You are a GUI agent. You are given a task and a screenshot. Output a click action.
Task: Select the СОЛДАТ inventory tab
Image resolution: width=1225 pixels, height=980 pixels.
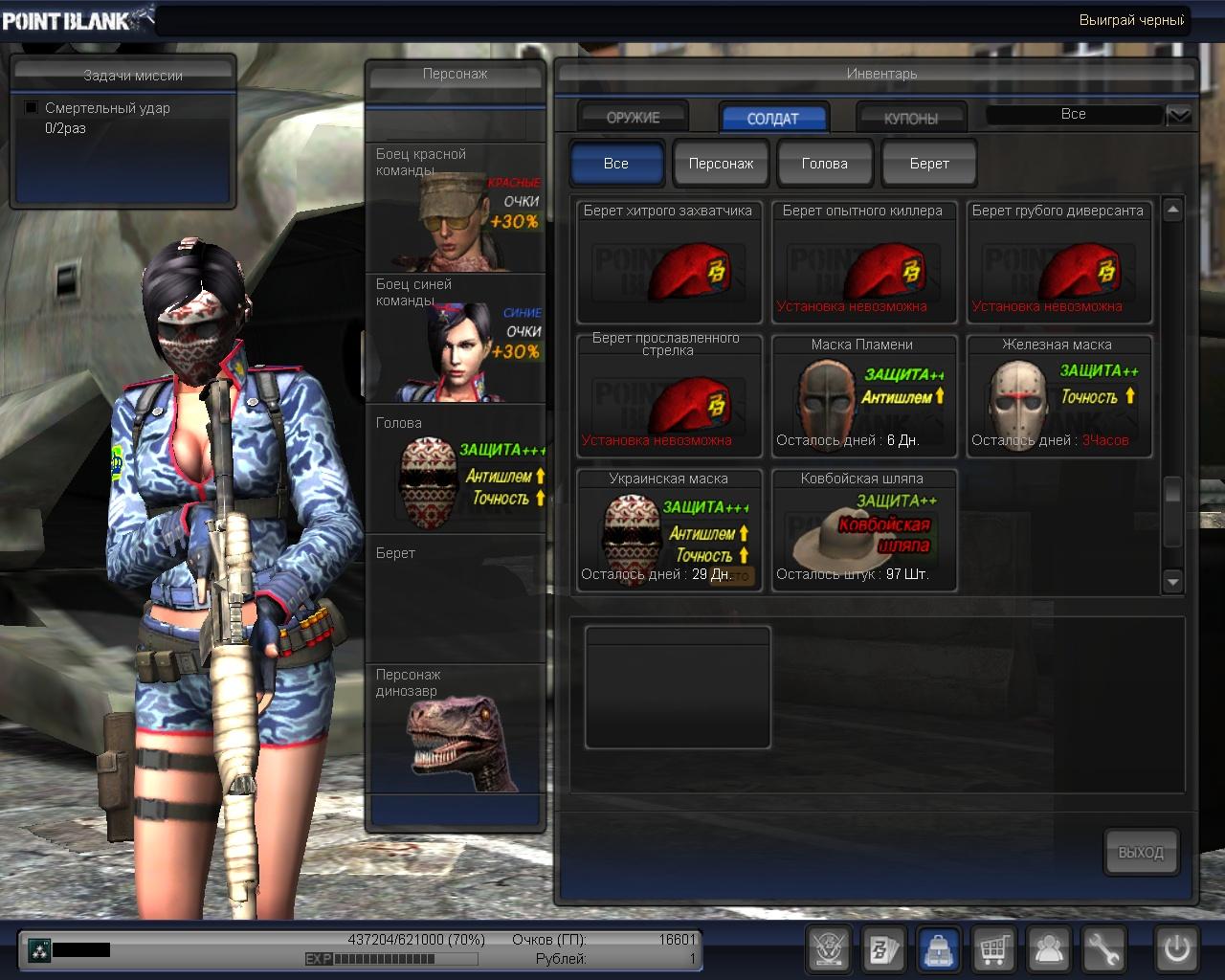772,118
